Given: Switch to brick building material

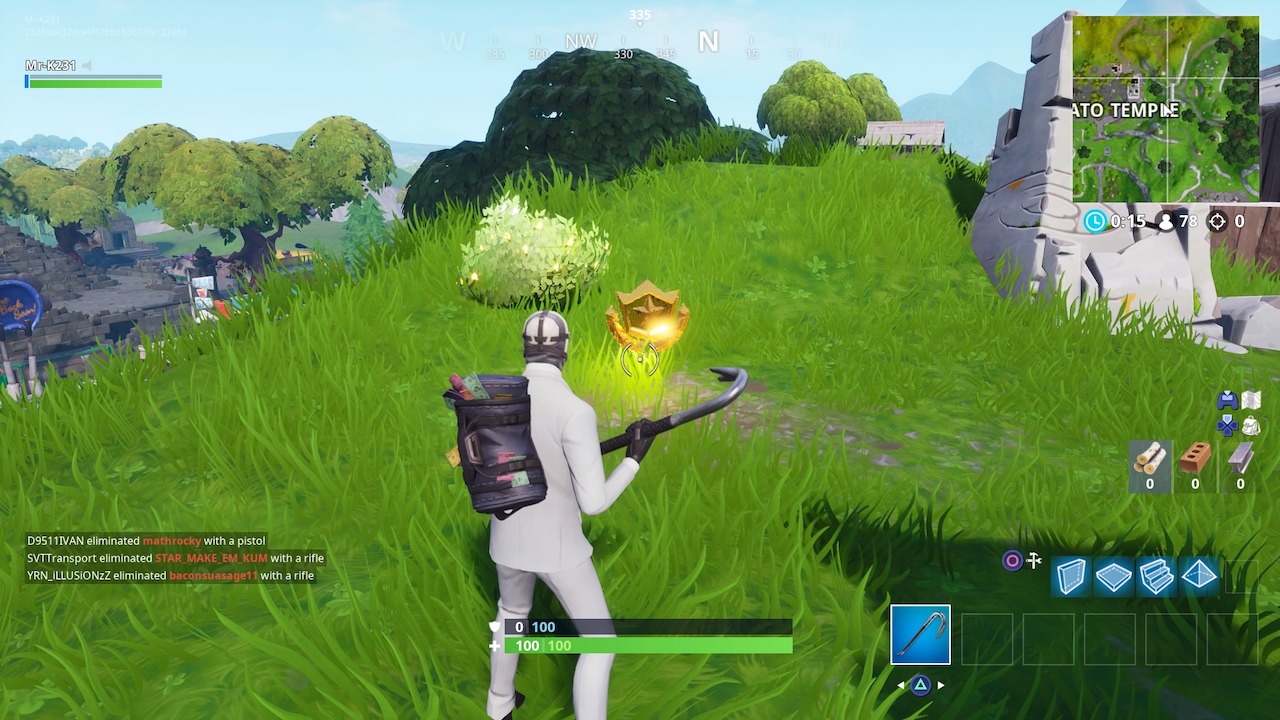Looking at the screenshot, I should tap(1195, 460).
